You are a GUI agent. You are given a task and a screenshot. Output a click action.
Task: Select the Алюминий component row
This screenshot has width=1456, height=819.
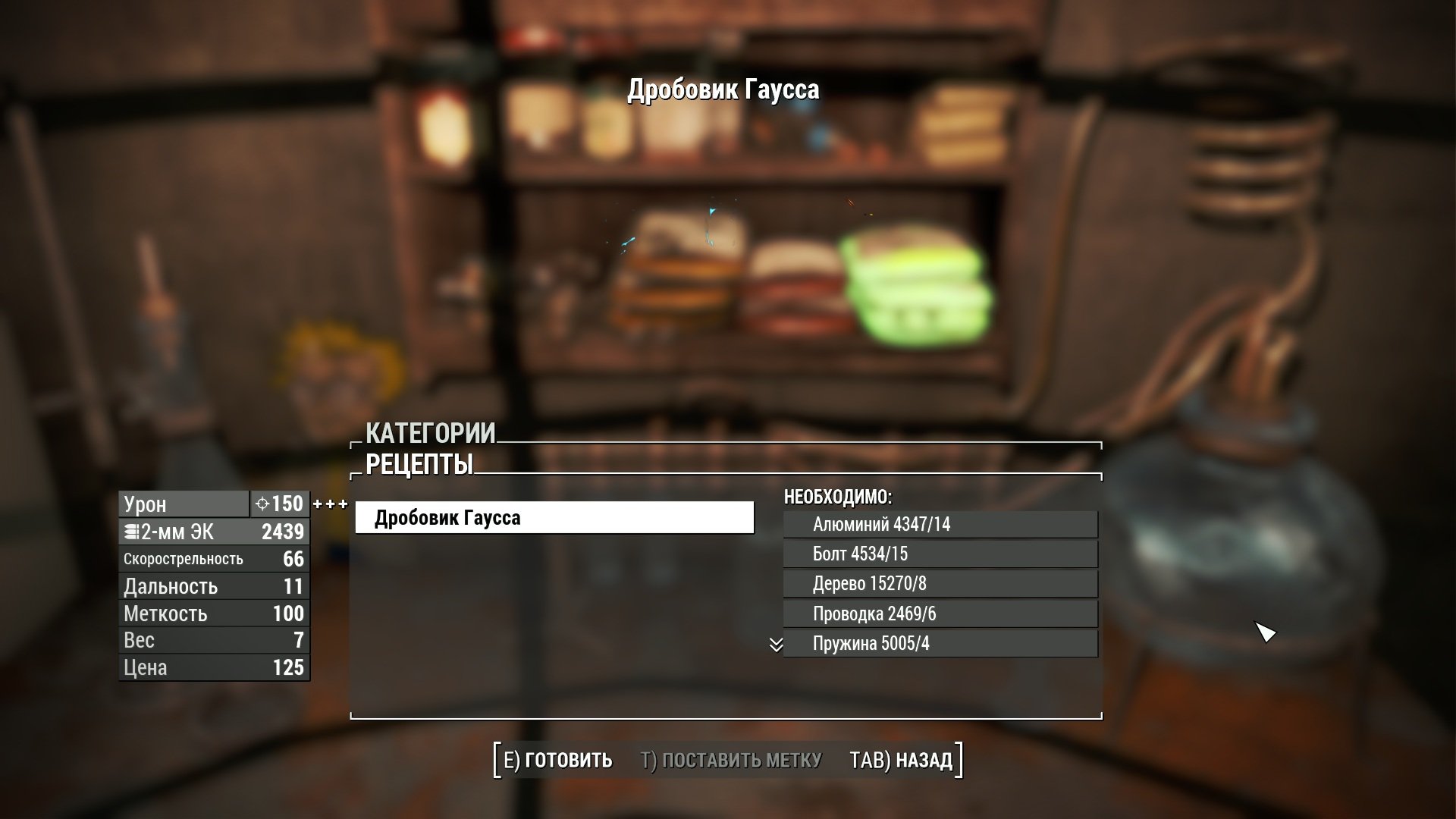coord(940,524)
